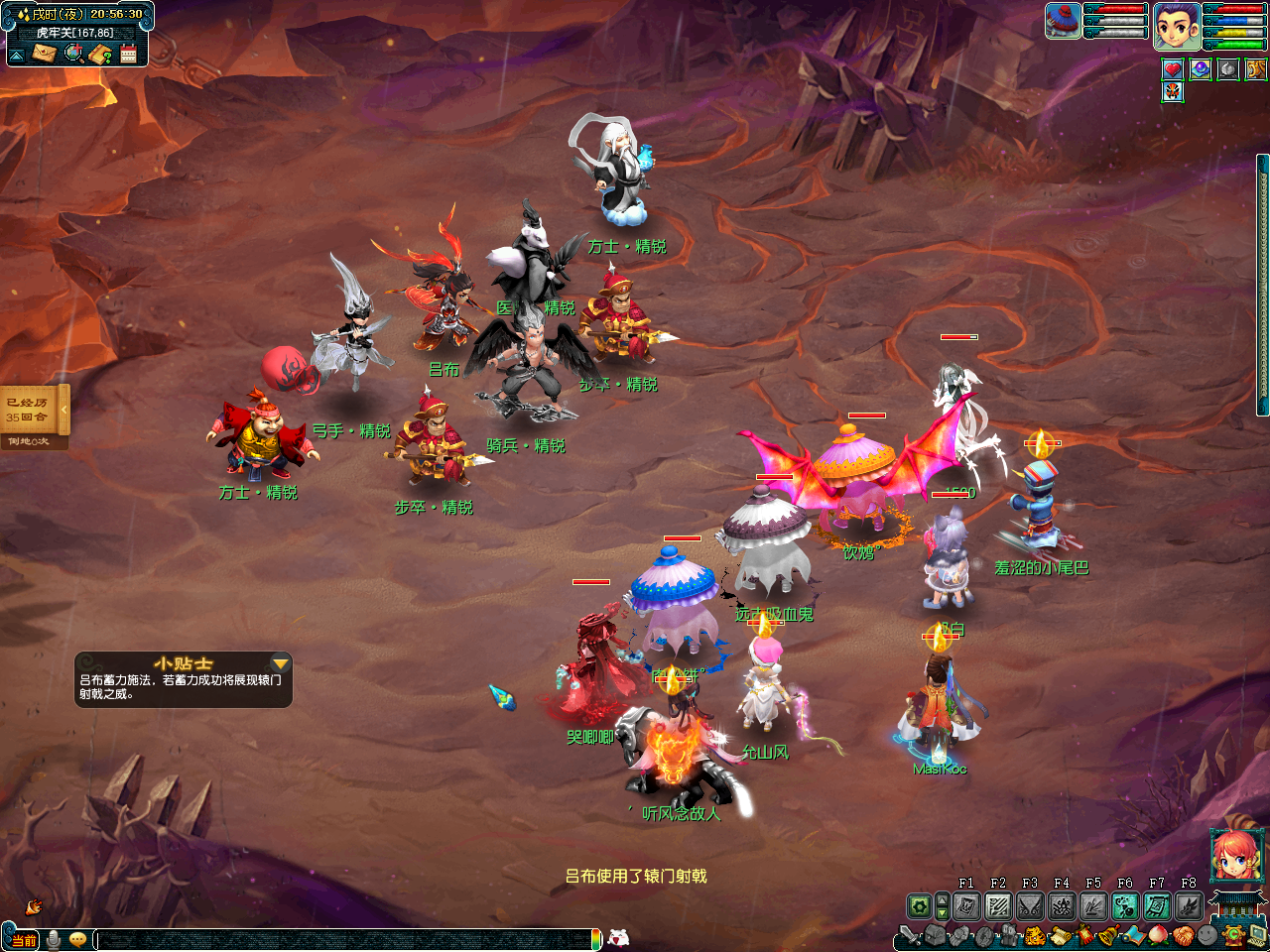Screen dimensions: 1270x952
Task: Open the tiger head menu icon
Action: pyautogui.click(x=1034, y=935)
